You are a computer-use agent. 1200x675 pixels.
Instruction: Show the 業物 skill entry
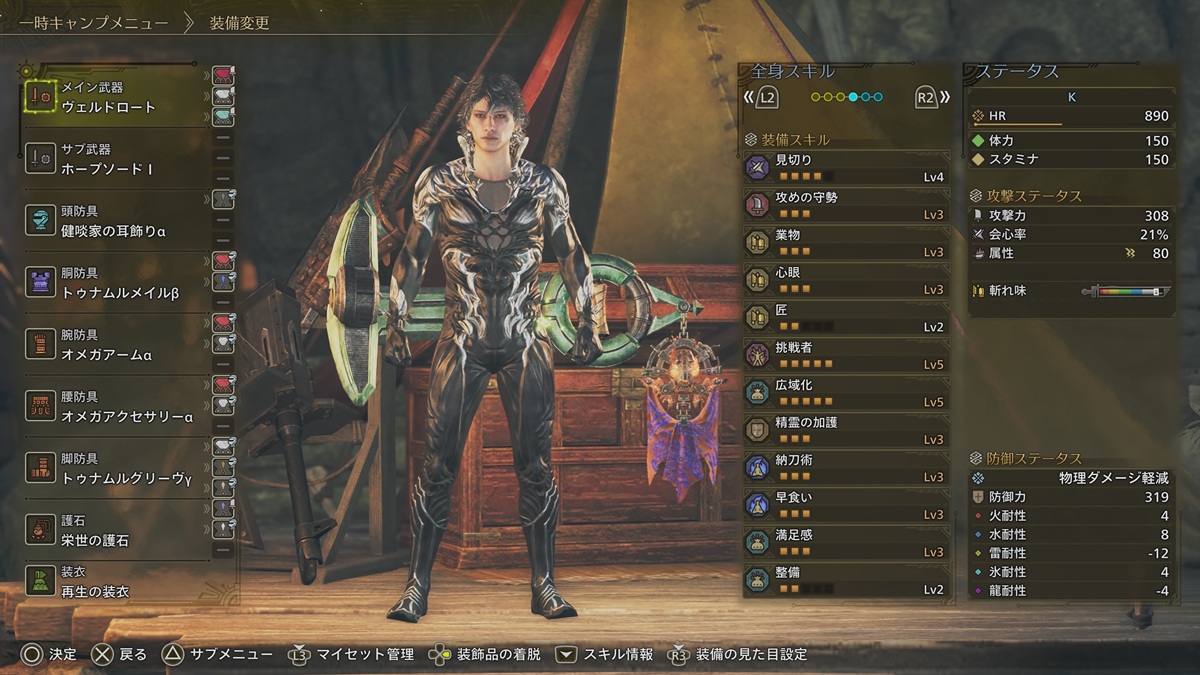(846, 242)
